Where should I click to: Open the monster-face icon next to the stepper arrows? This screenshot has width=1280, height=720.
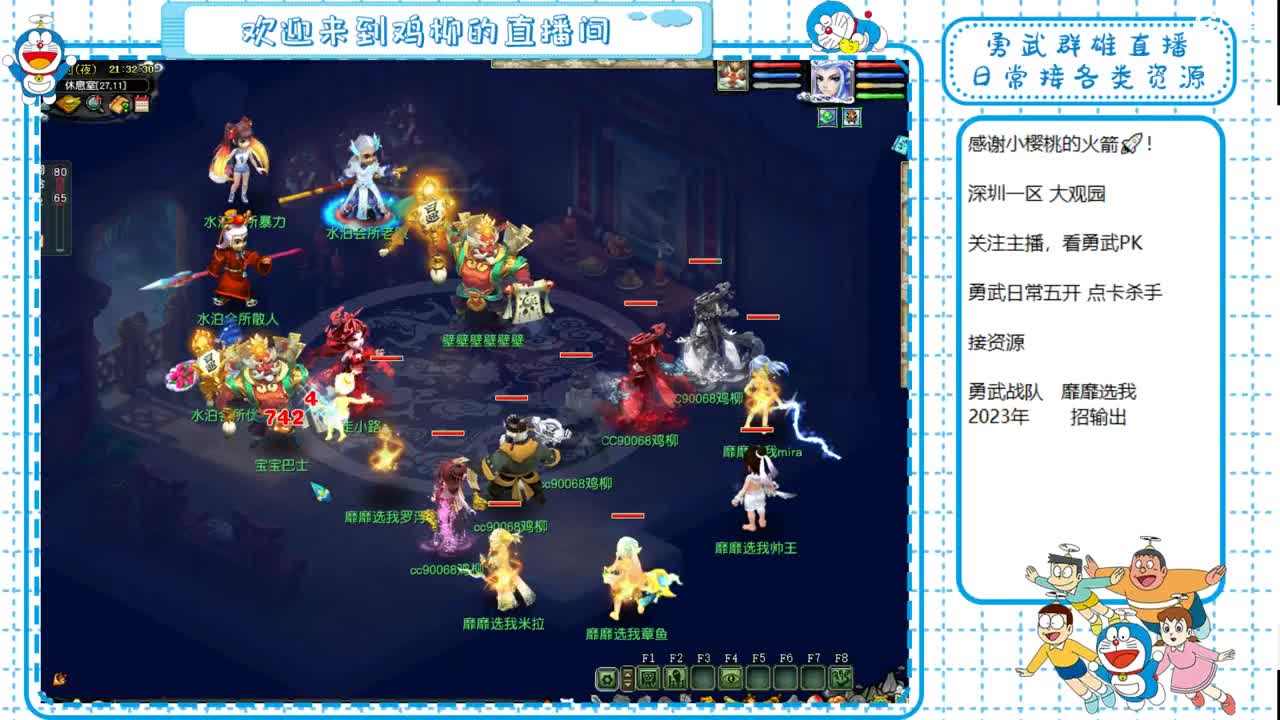click(x=648, y=678)
